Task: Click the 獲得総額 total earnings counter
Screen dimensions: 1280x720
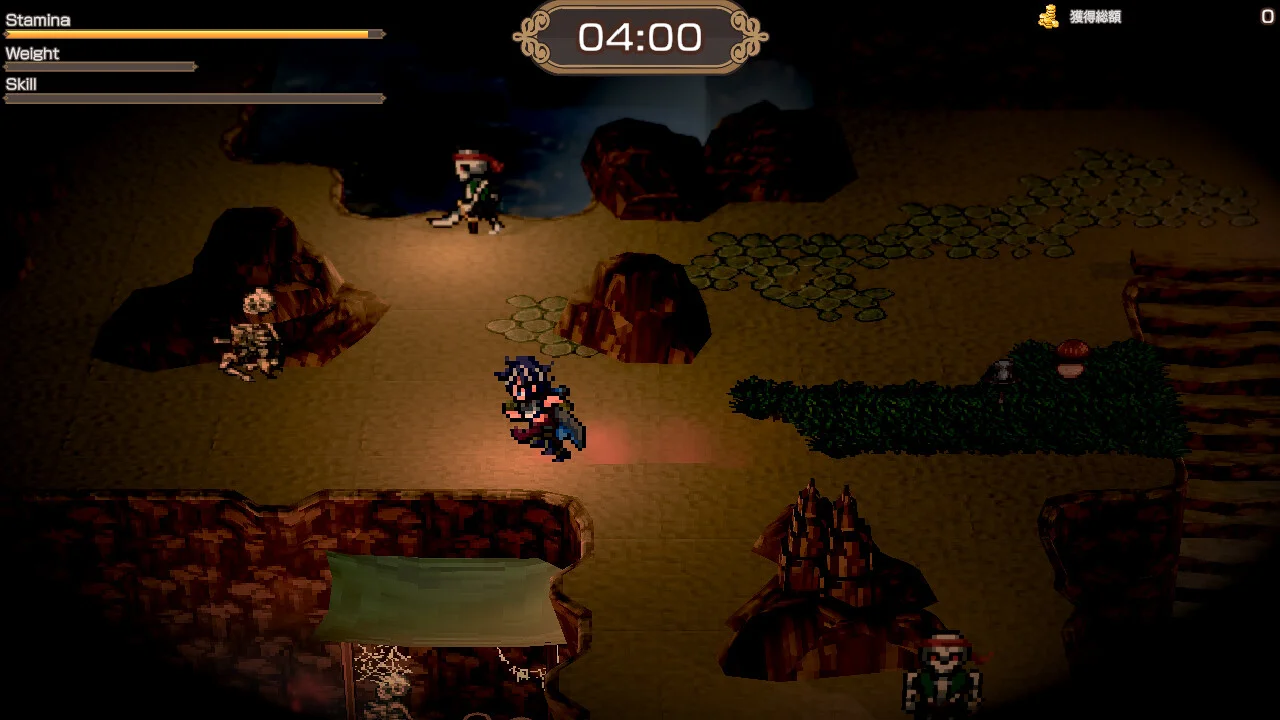Action: [1095, 17]
